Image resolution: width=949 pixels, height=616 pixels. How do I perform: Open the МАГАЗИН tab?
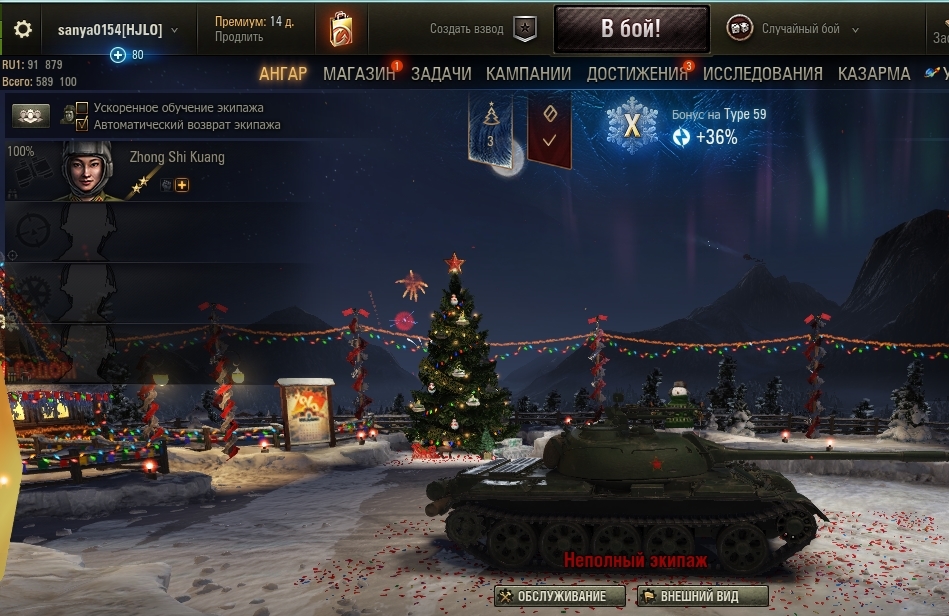click(x=359, y=74)
